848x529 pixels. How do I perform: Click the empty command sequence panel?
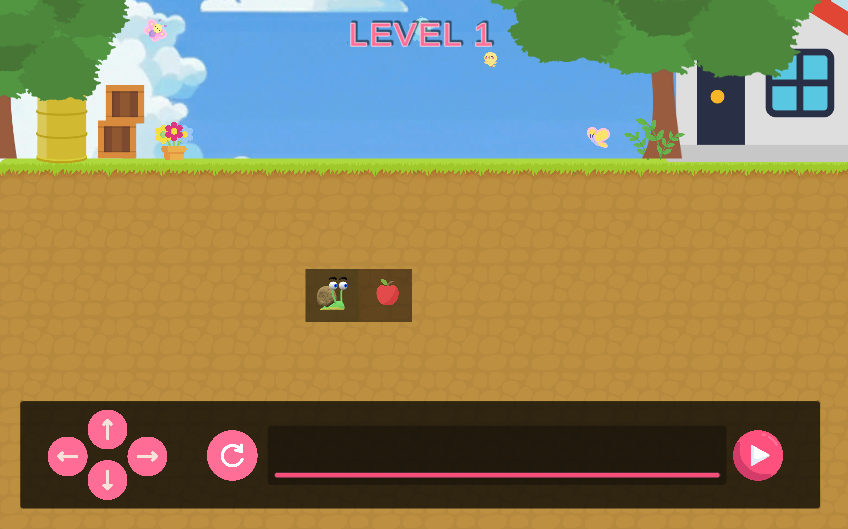pyautogui.click(x=496, y=452)
